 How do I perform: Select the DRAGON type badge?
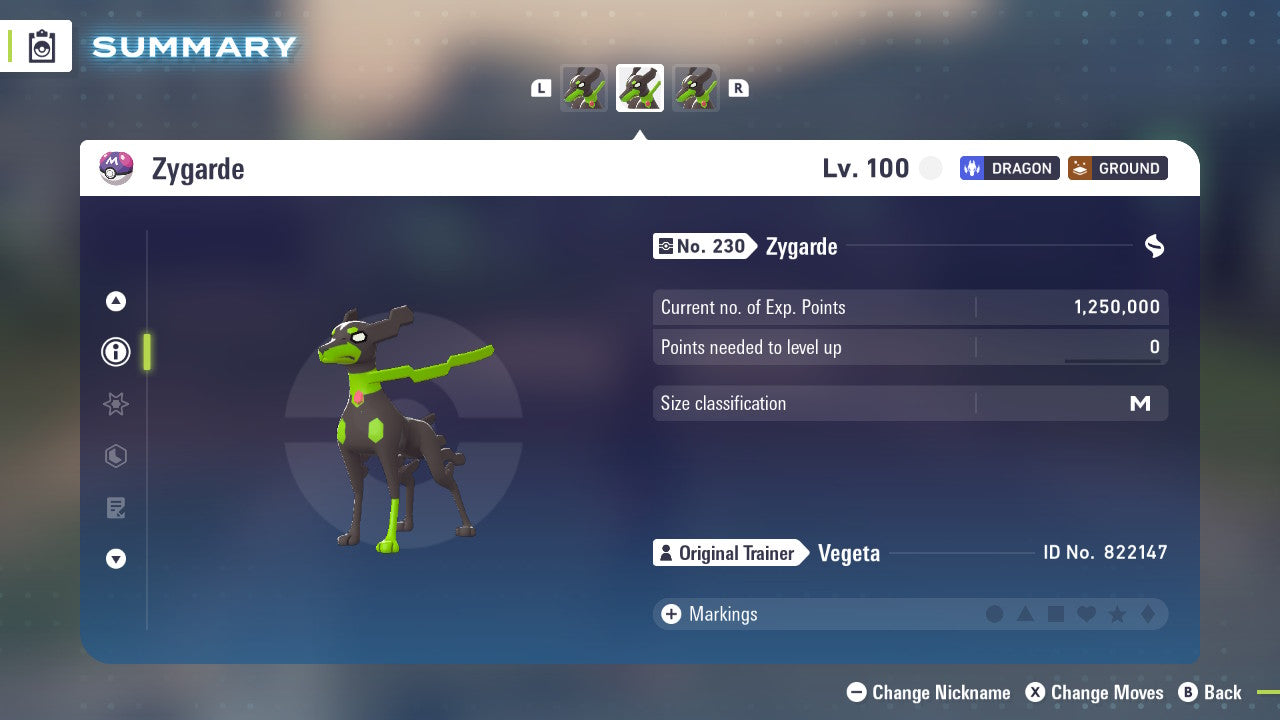pyautogui.click(x=1009, y=168)
